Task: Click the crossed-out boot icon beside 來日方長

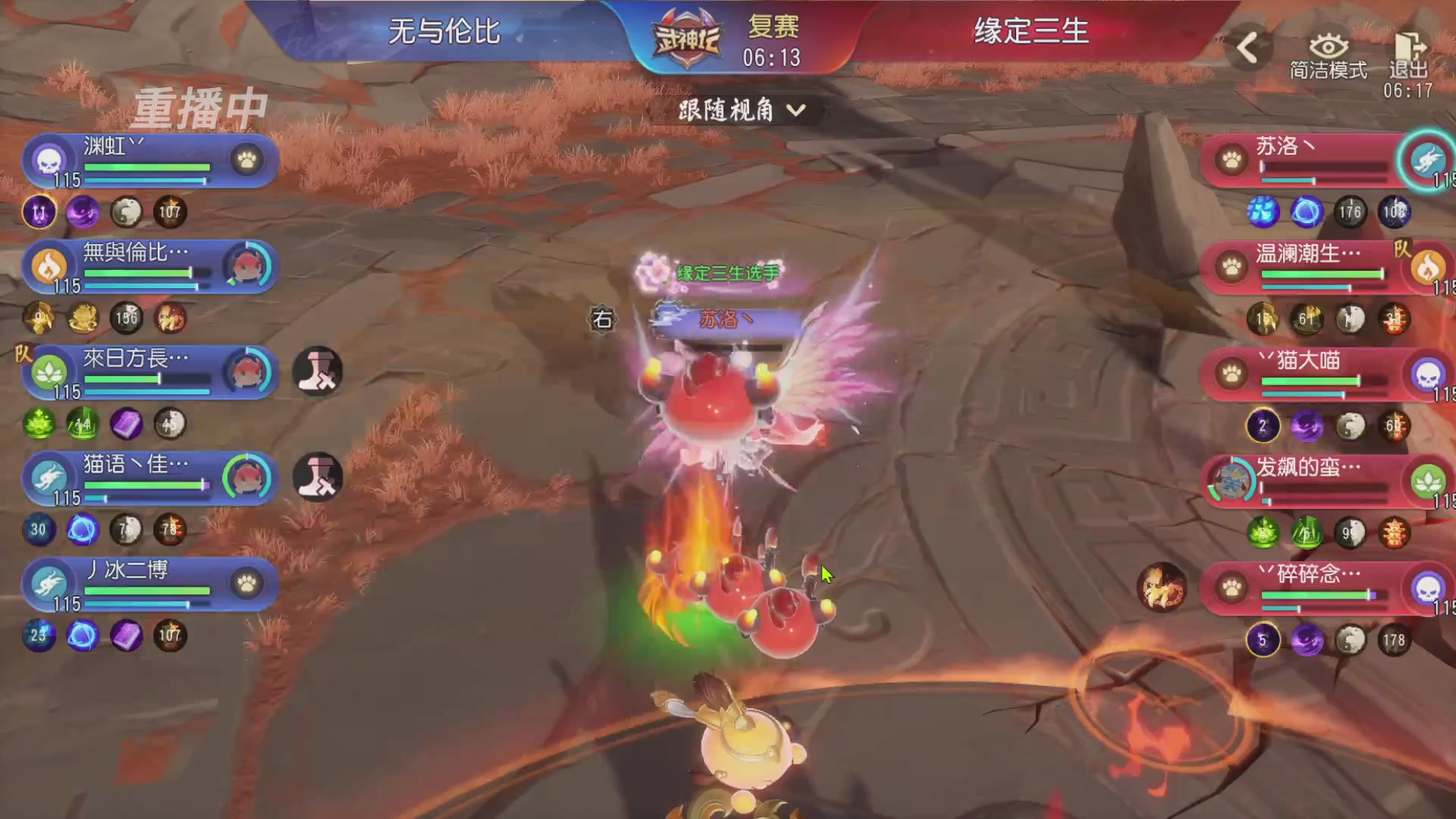Action: click(318, 372)
